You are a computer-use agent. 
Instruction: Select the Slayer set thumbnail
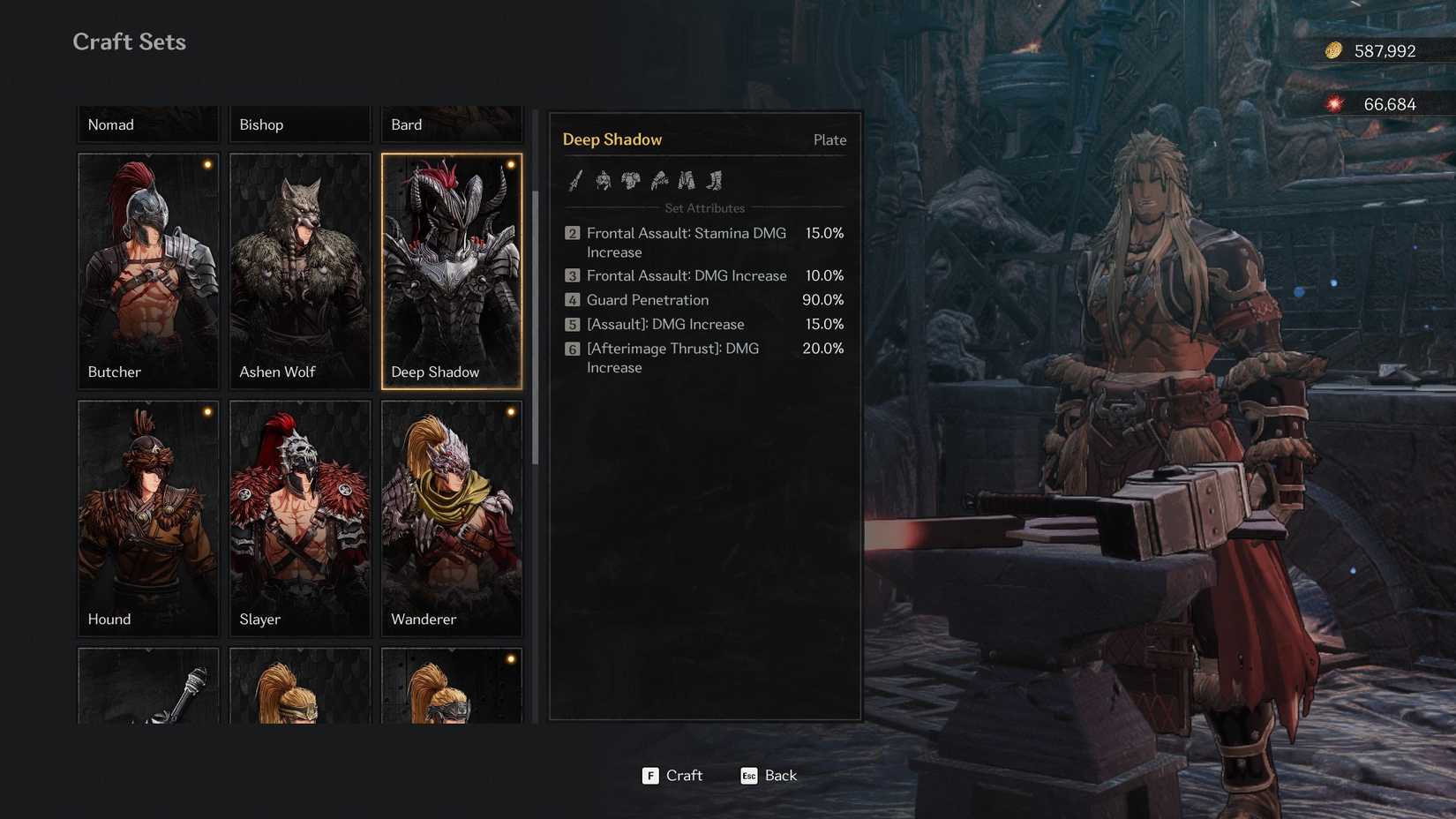(x=299, y=518)
